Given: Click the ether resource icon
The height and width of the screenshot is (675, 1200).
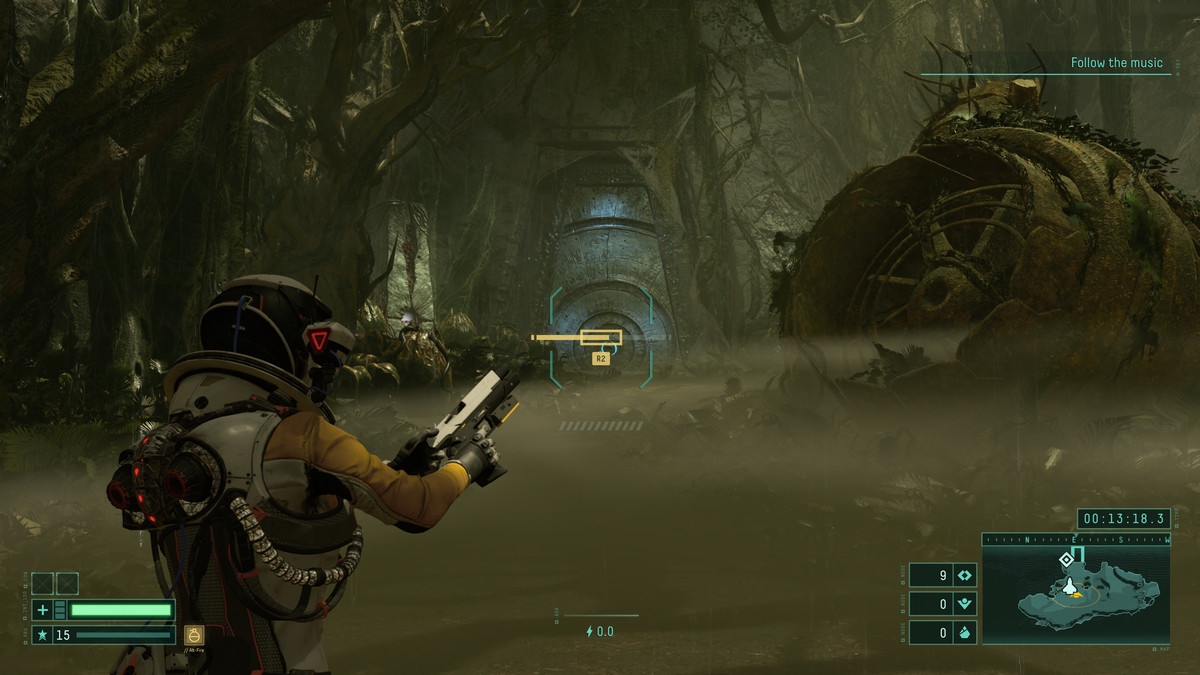Looking at the screenshot, I should click(965, 604).
